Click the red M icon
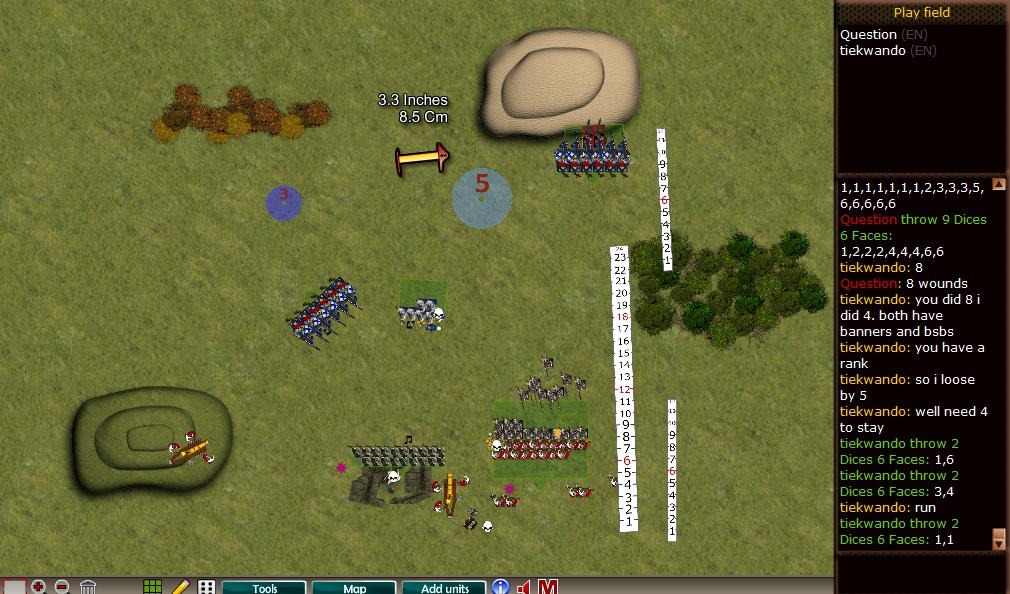 click(x=547, y=587)
